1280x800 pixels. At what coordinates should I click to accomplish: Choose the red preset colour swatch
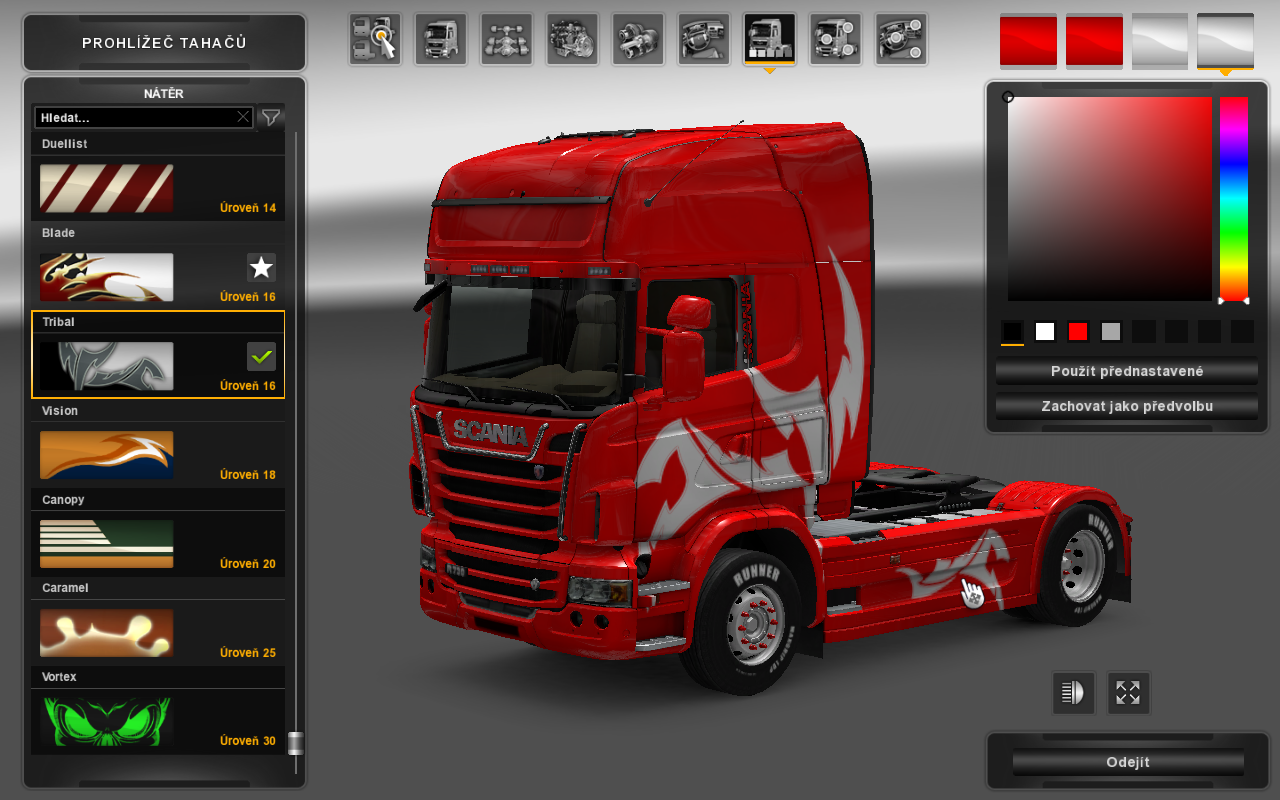(x=1078, y=332)
